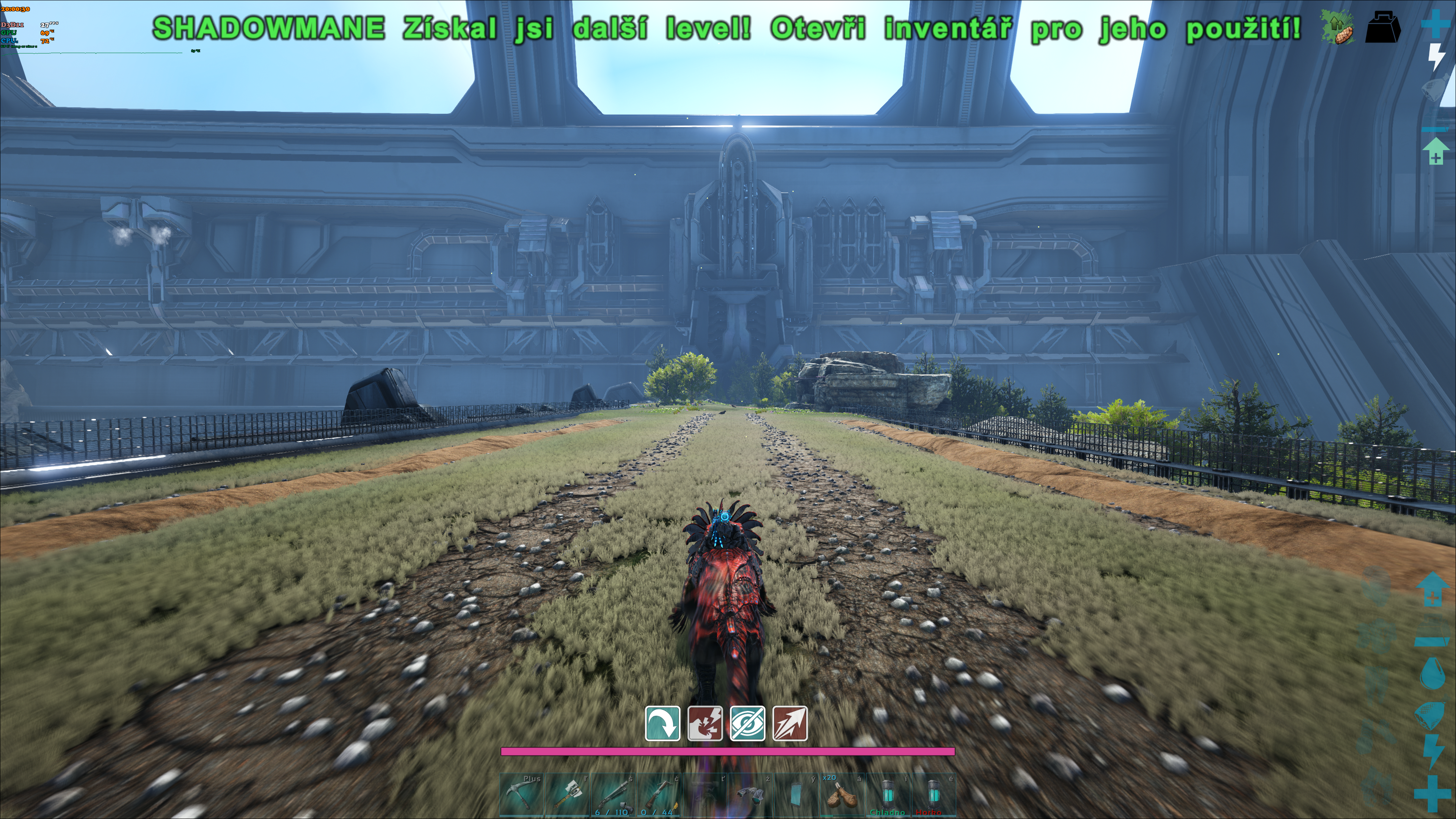
Task: Activate the triple arrow dash ability
Action: pos(789,723)
